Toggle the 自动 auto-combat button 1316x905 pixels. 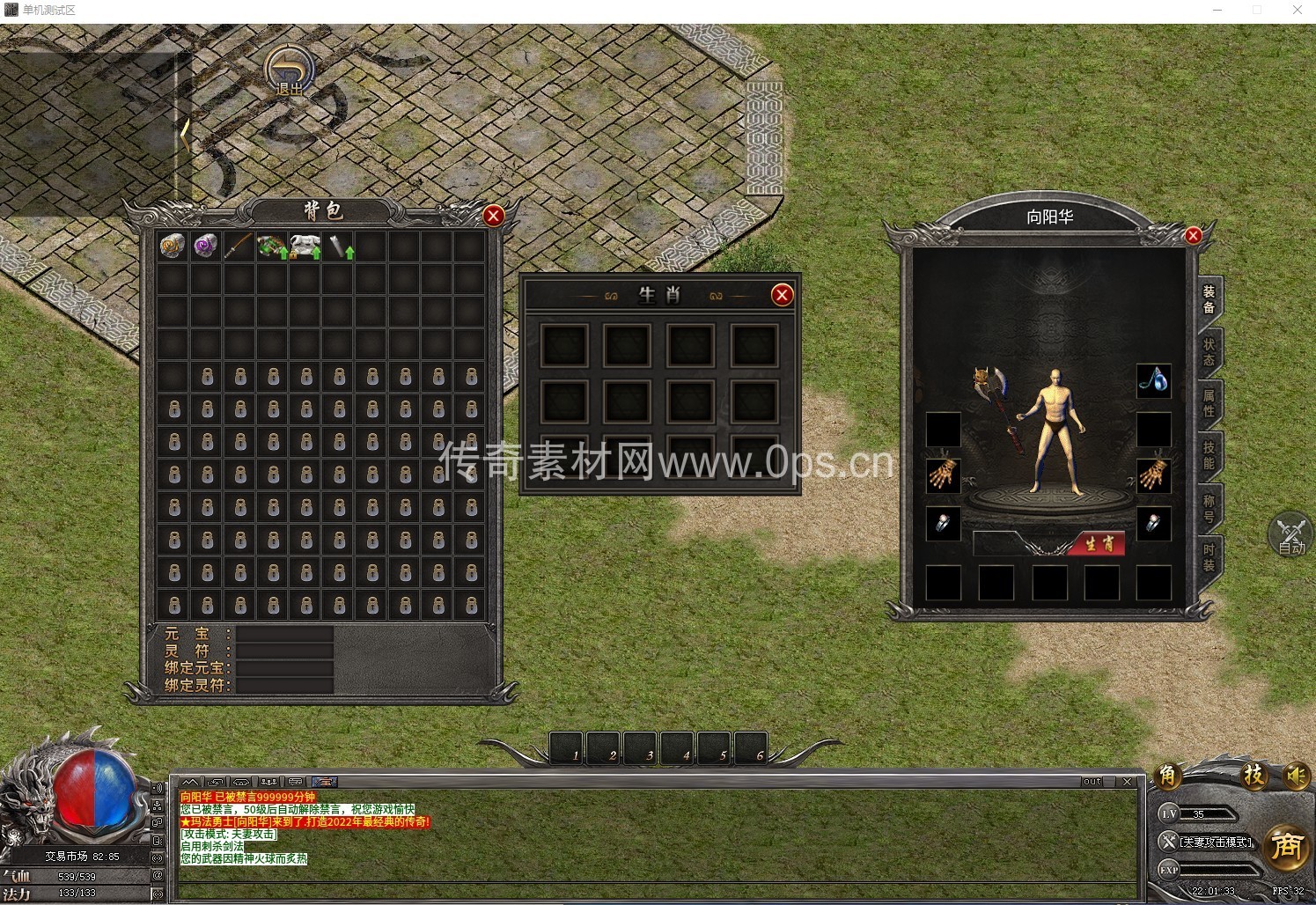point(1290,535)
